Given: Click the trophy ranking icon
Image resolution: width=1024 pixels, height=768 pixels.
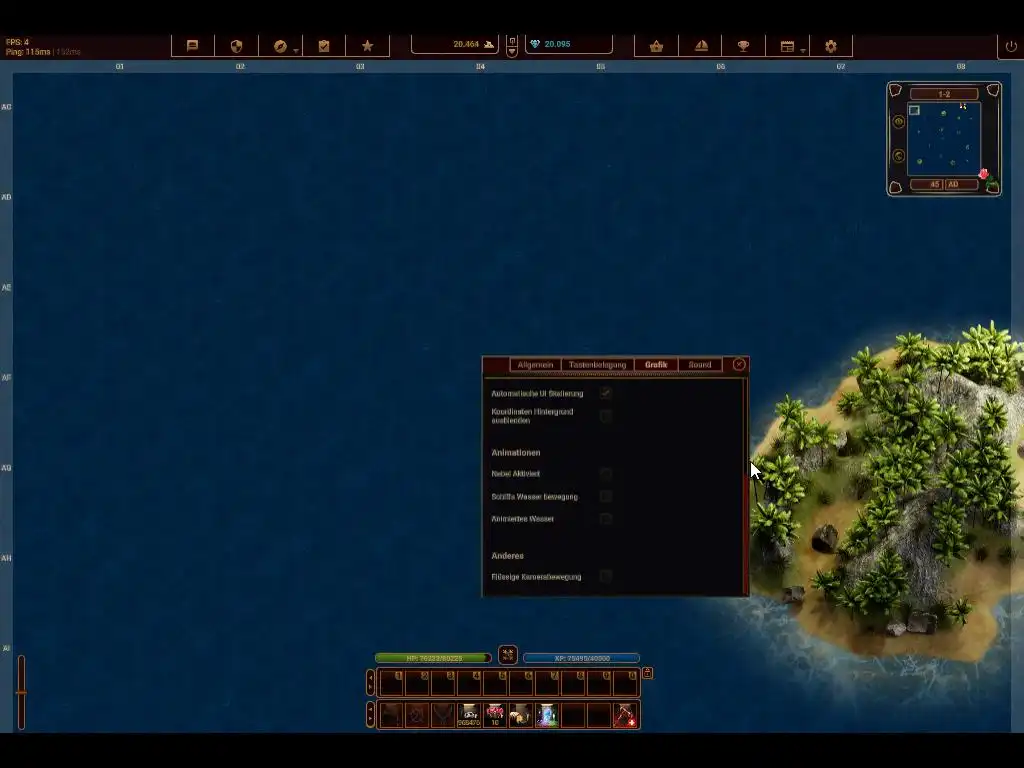Looking at the screenshot, I should [743, 46].
